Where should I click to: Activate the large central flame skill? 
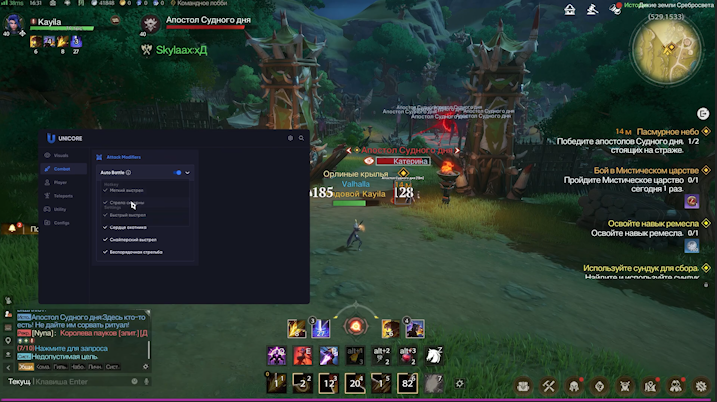click(354, 326)
